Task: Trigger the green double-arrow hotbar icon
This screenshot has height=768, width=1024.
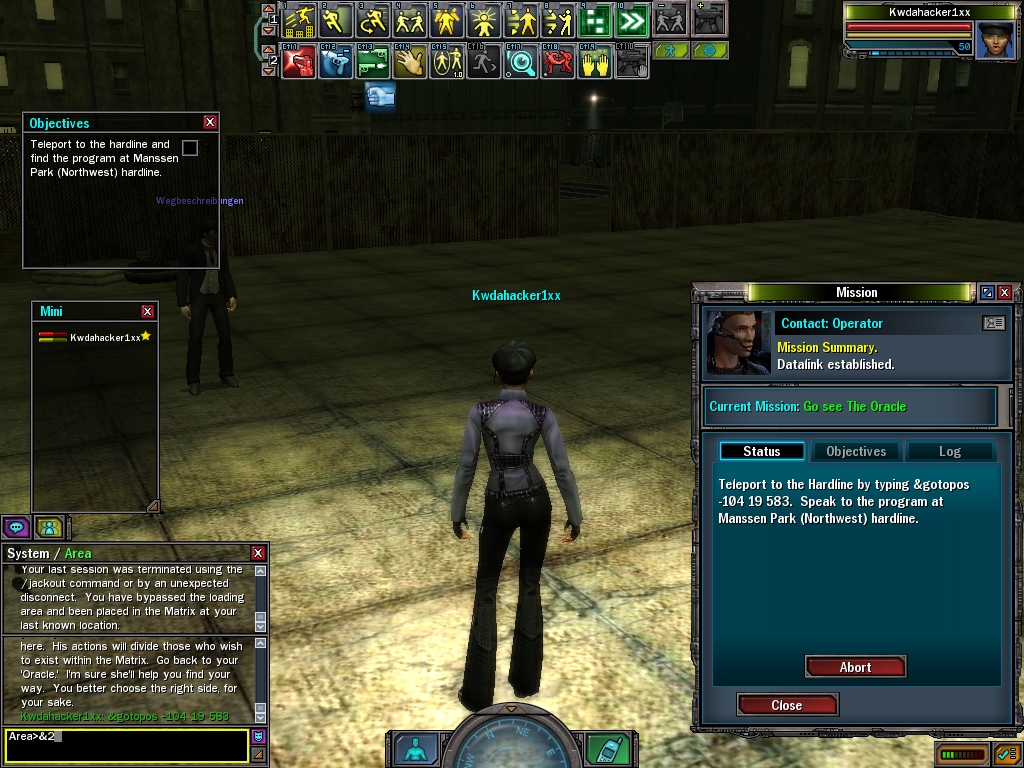Action: coord(632,20)
